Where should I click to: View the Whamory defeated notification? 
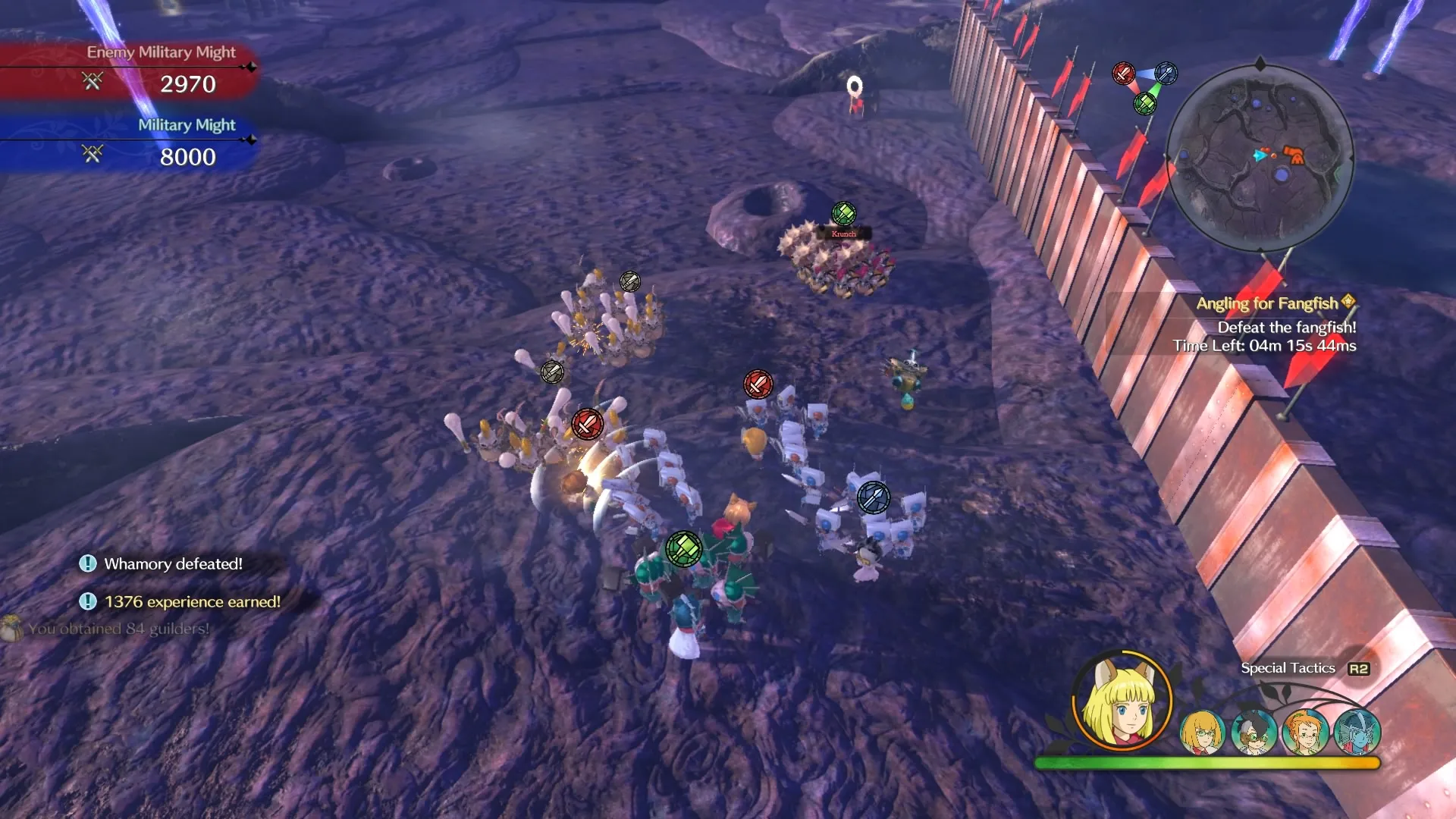pyautogui.click(x=173, y=563)
